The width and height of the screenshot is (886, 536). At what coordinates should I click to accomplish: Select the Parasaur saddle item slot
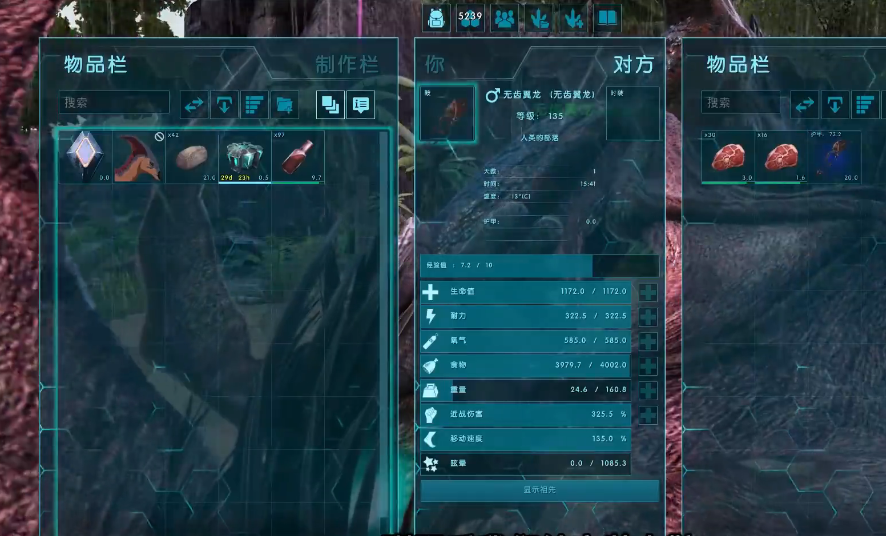point(138,157)
